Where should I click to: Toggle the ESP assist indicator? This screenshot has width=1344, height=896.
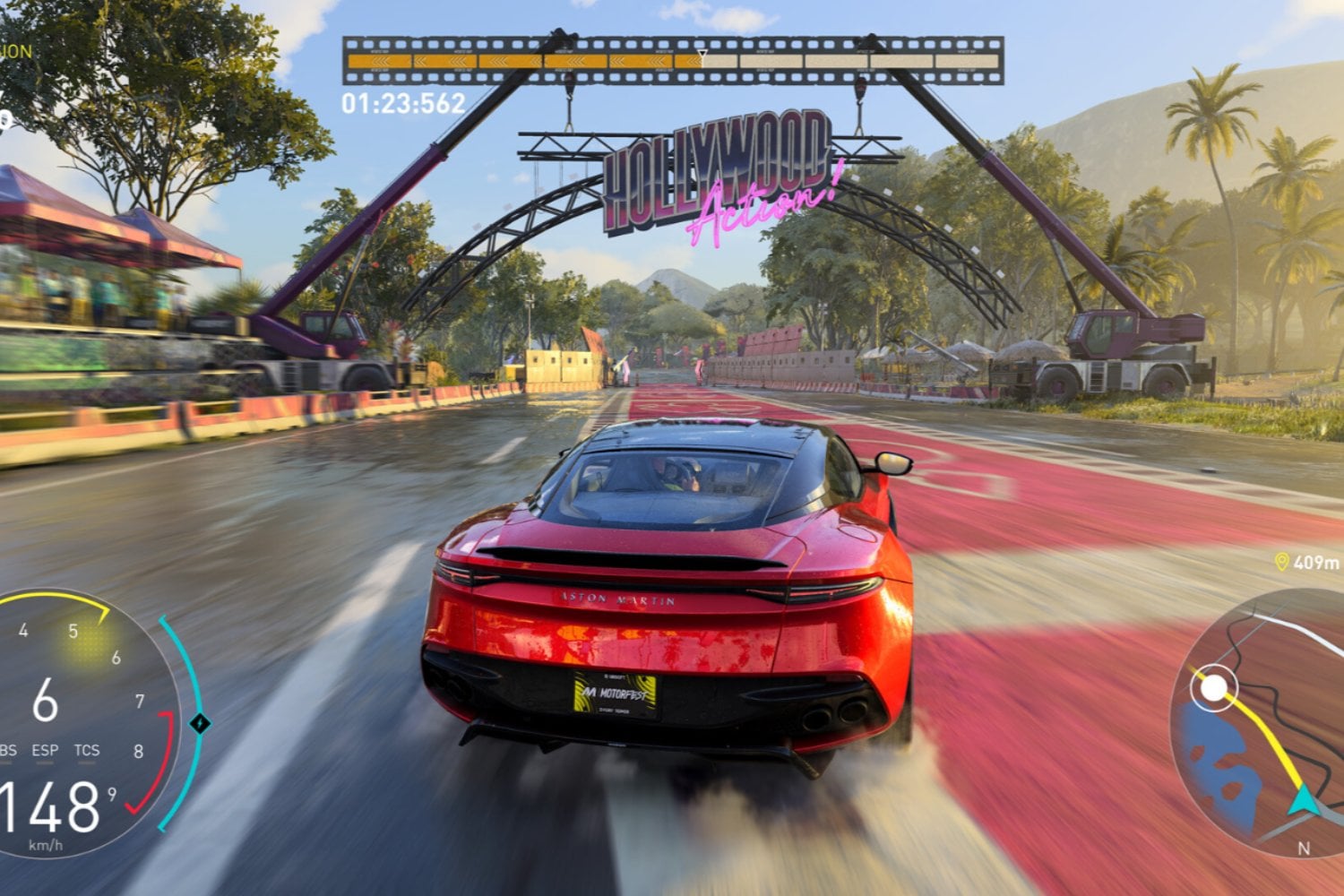45,751
